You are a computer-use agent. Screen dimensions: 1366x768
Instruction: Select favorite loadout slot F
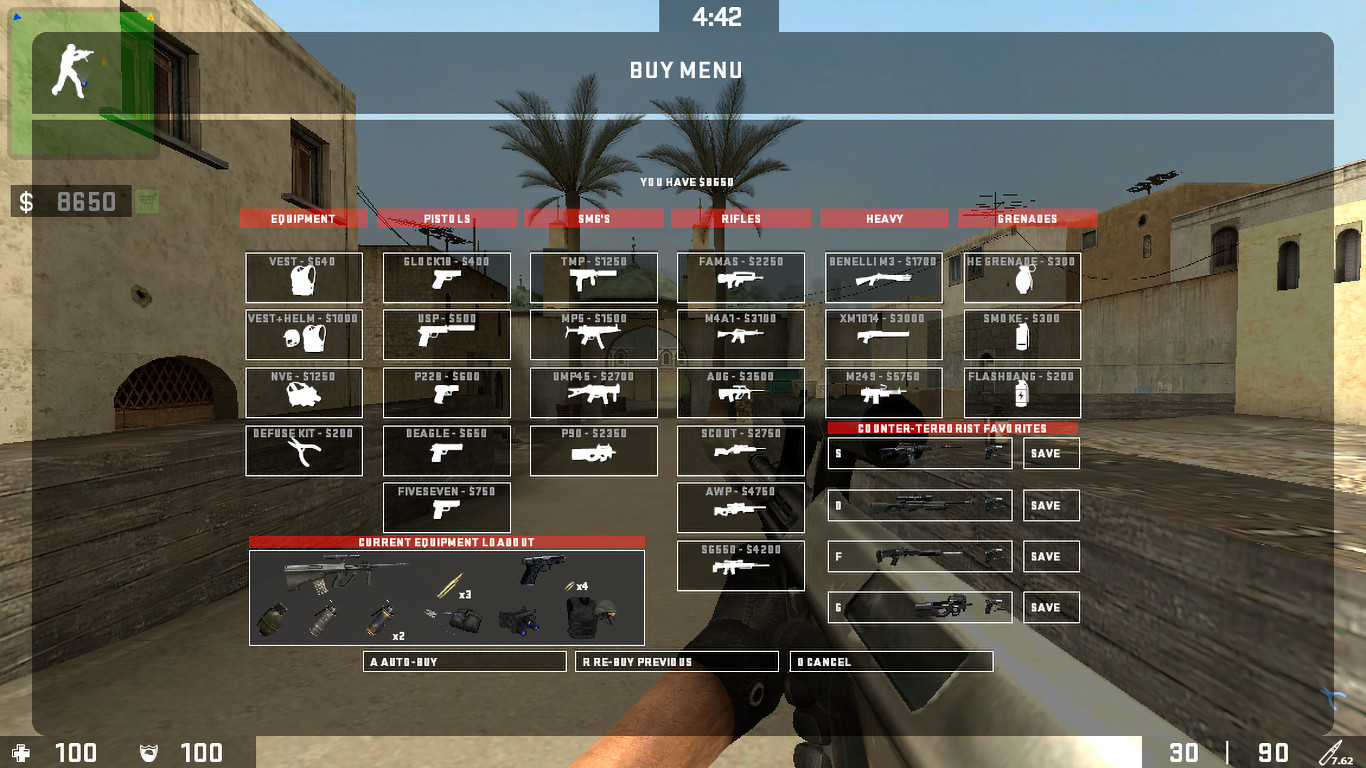[x=918, y=556]
